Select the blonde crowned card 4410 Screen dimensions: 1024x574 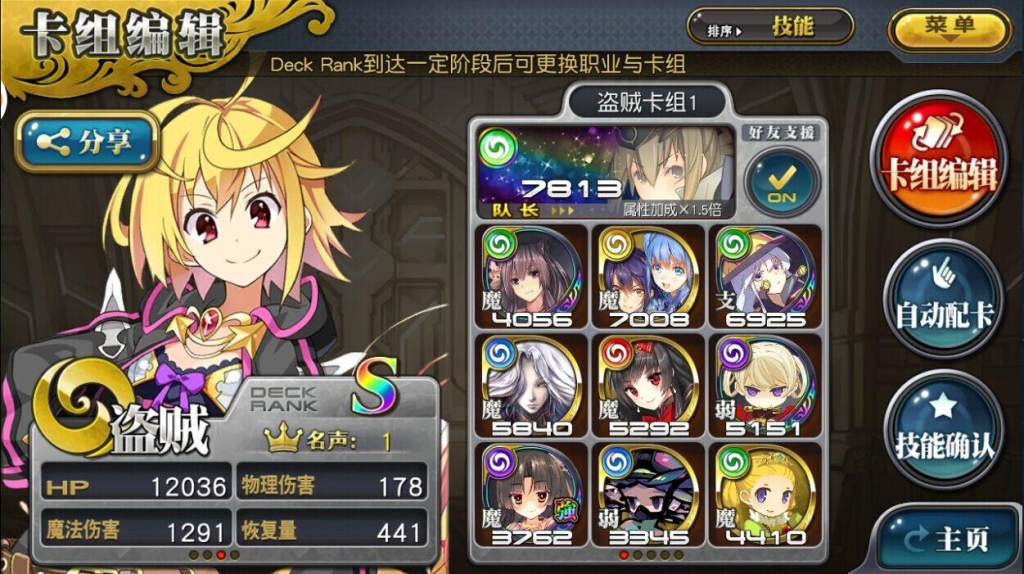pos(764,495)
